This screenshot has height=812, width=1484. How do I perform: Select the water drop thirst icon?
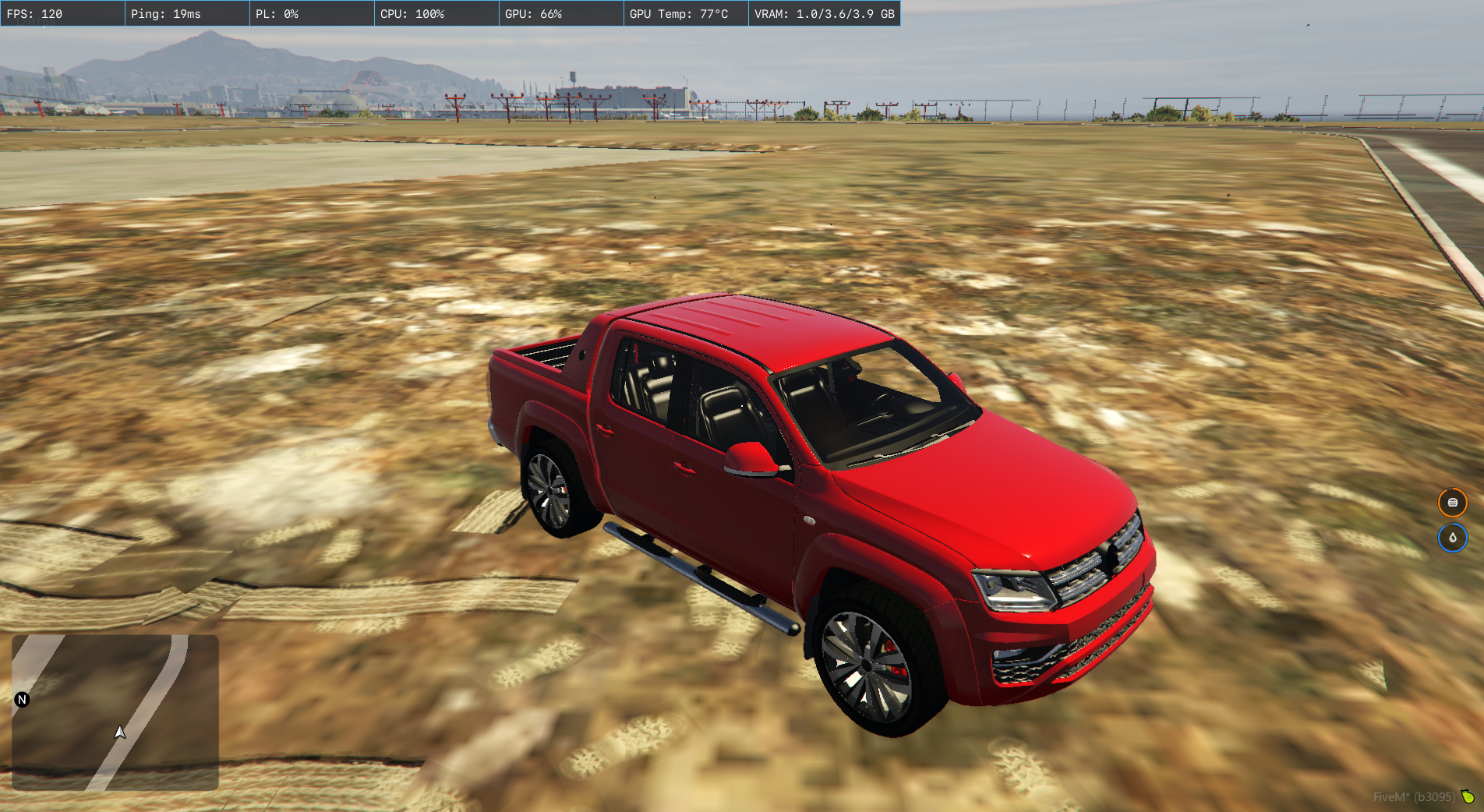[1452, 538]
